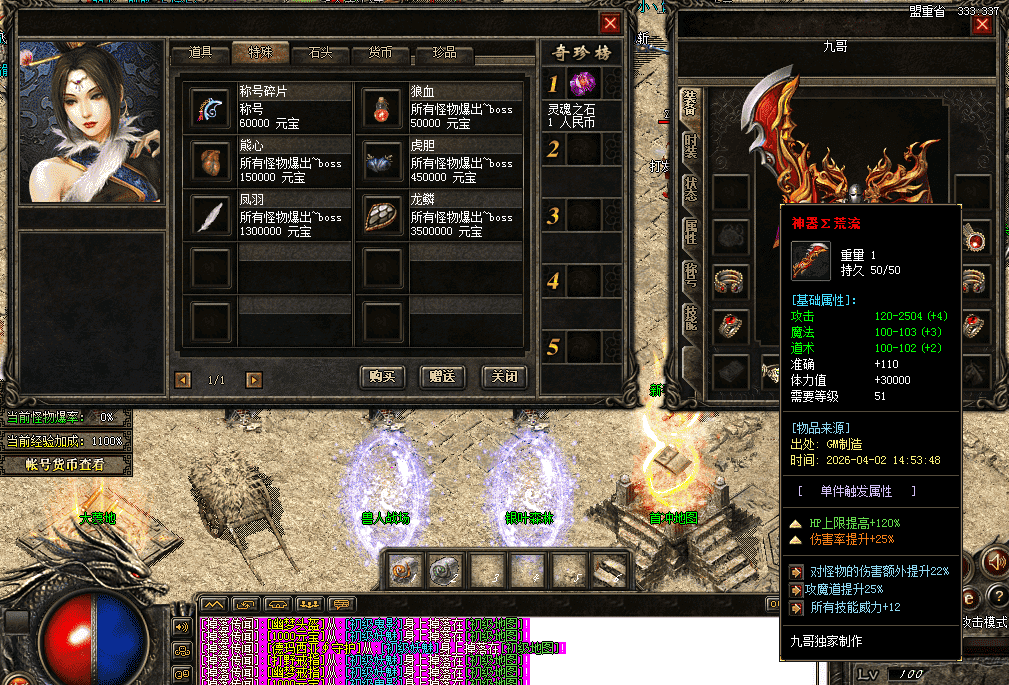Click the 购买 buy button

pos(384,377)
